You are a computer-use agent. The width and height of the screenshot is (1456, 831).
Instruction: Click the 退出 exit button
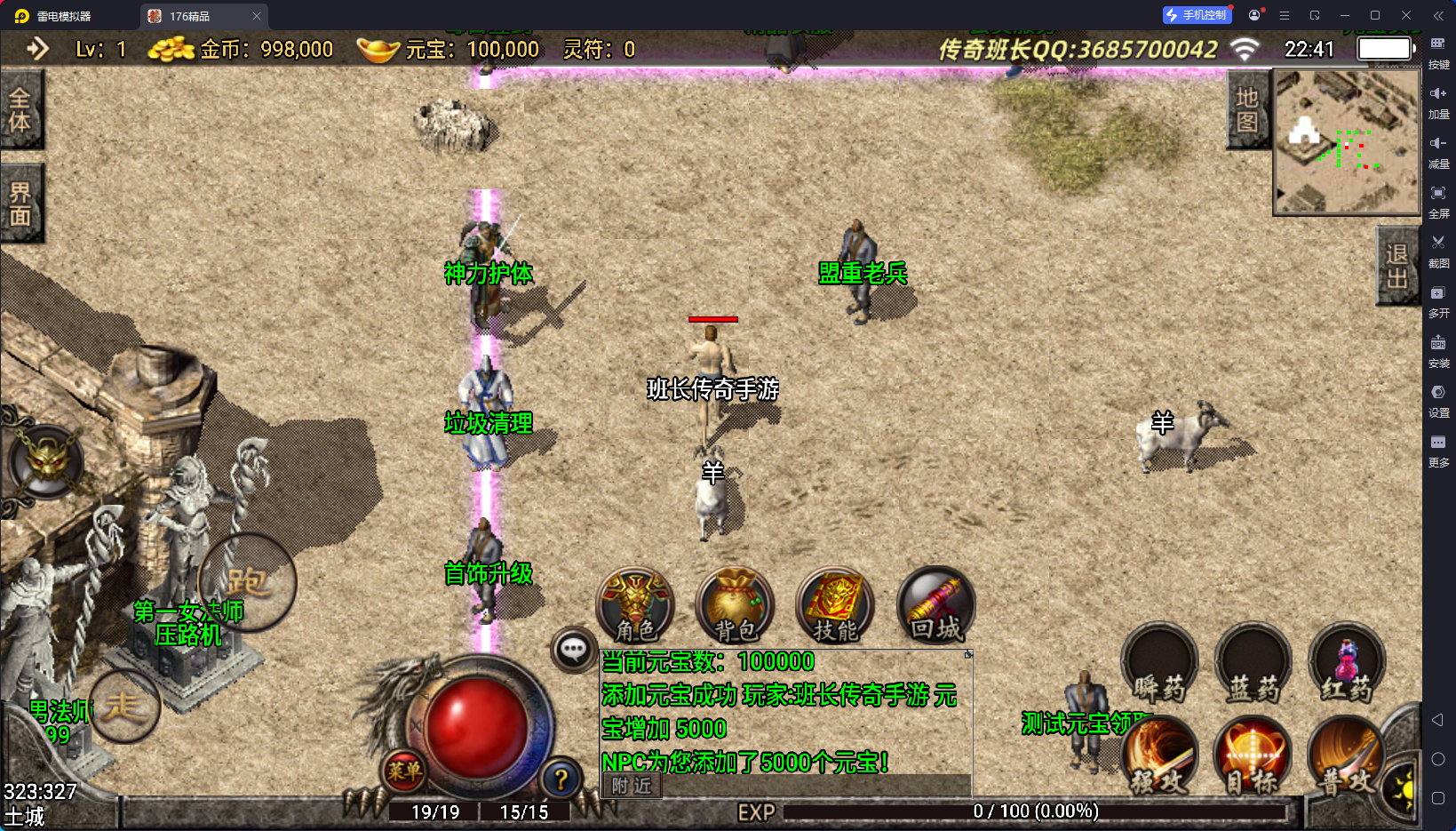[1396, 266]
